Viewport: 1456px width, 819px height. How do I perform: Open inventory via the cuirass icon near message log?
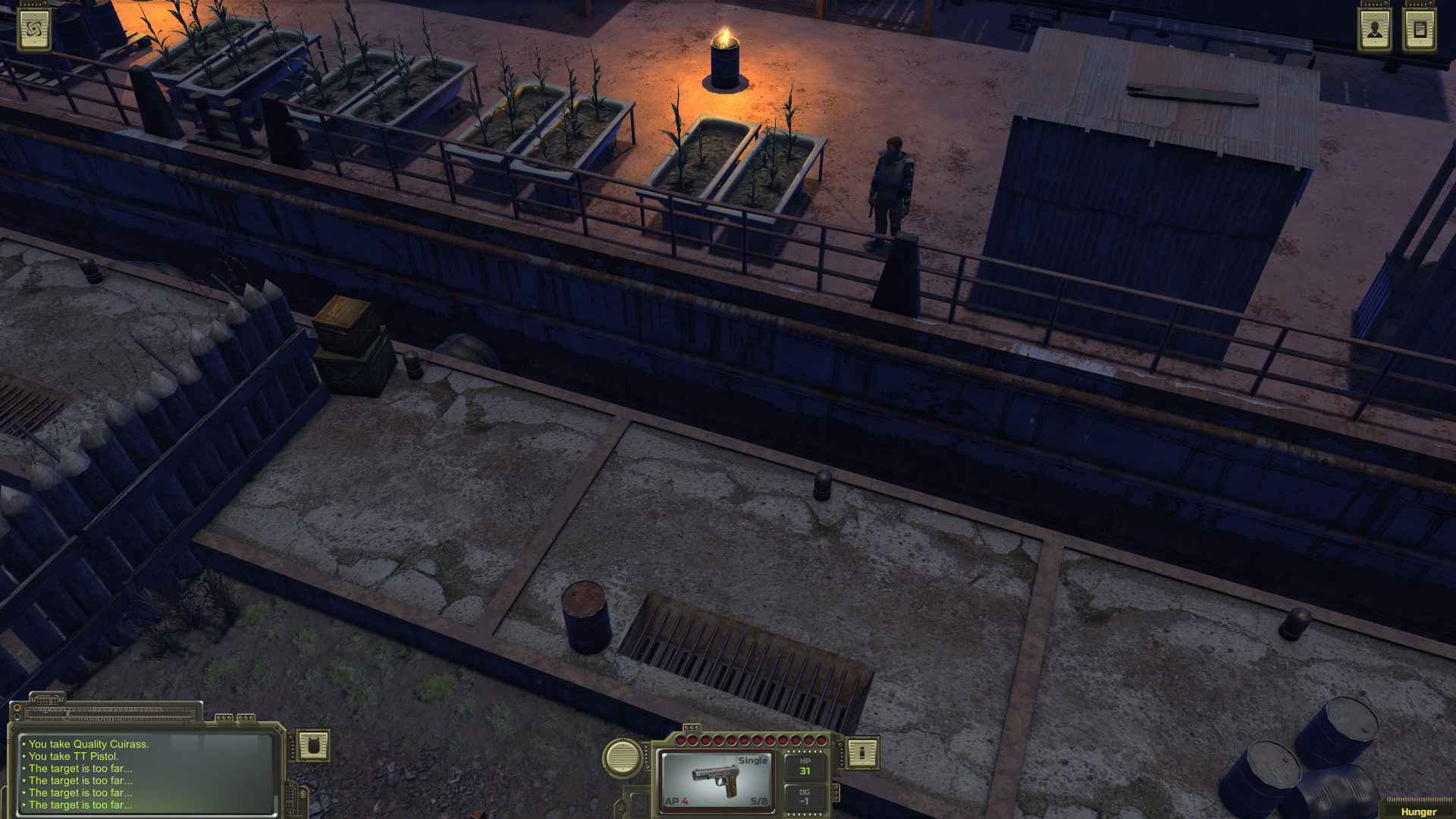[x=314, y=746]
